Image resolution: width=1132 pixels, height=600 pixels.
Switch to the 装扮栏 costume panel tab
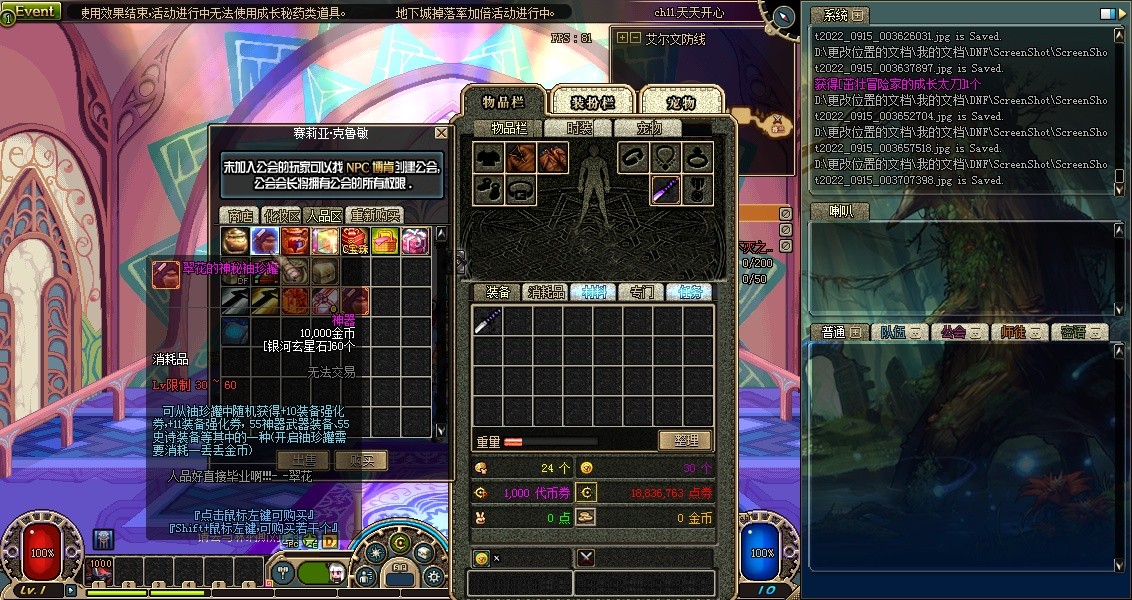(592, 102)
